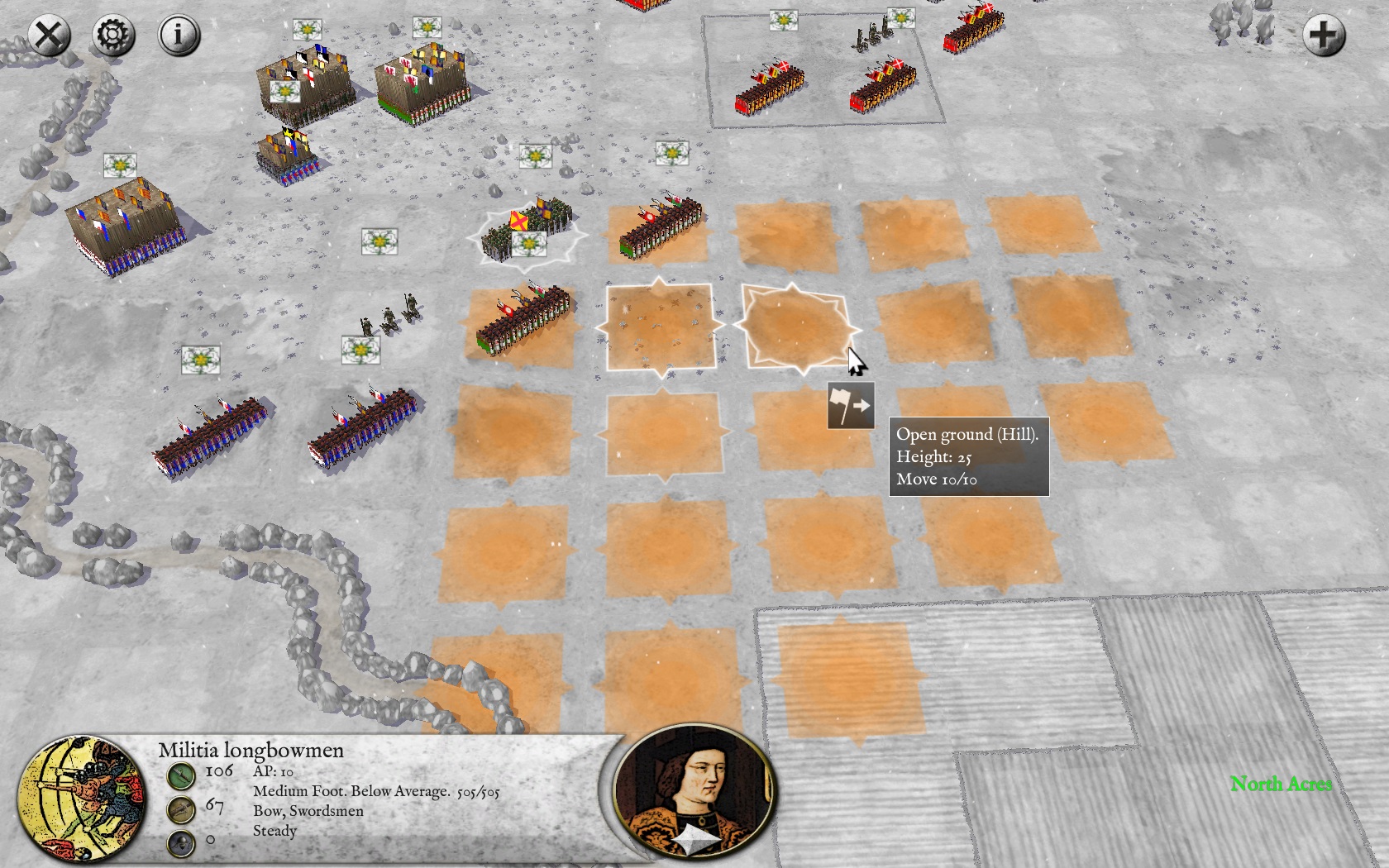
Task: Open settings with the gear icon
Action: tap(113, 36)
